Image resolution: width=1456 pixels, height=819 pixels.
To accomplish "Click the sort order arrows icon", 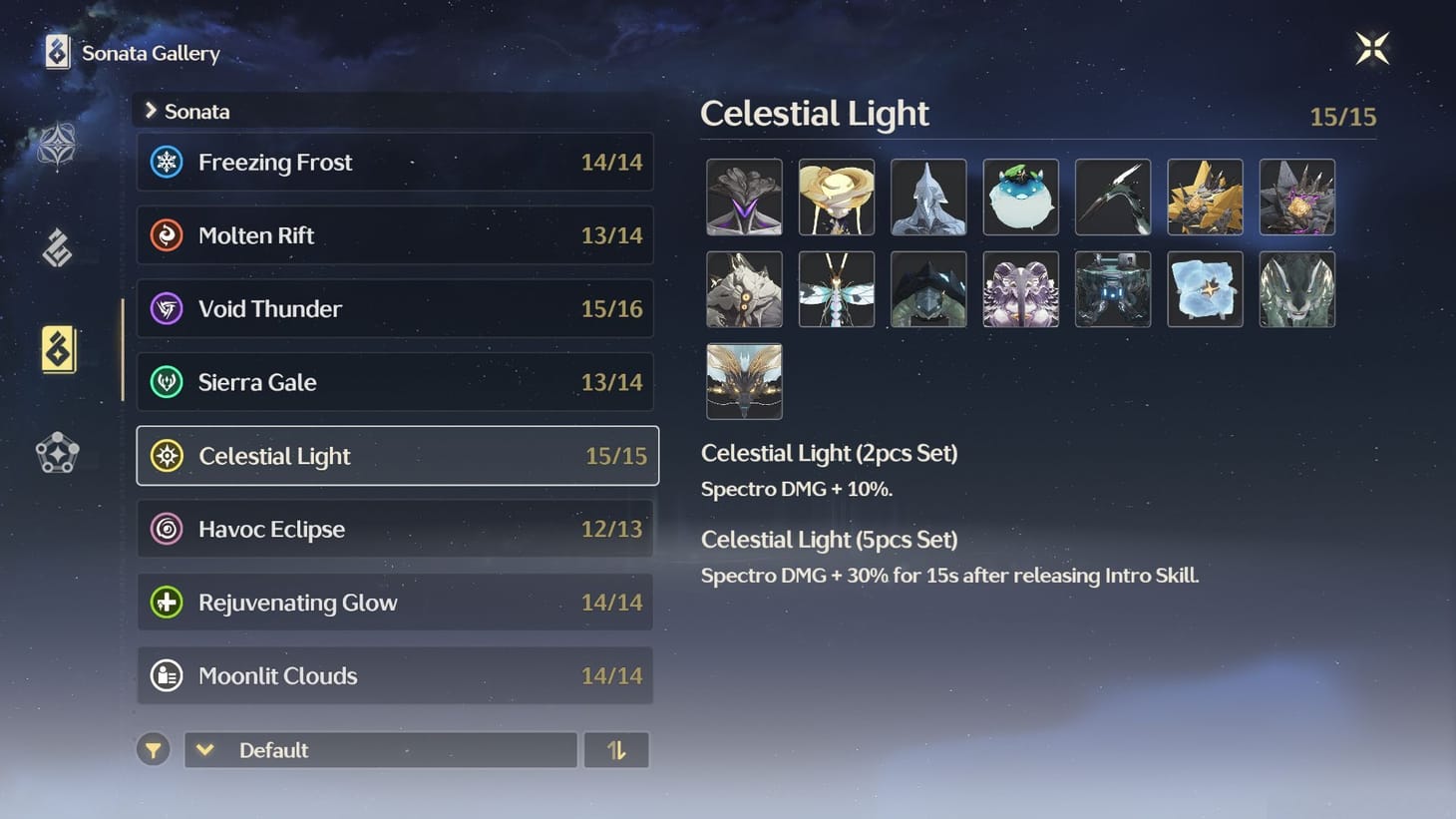I will pyautogui.click(x=616, y=749).
